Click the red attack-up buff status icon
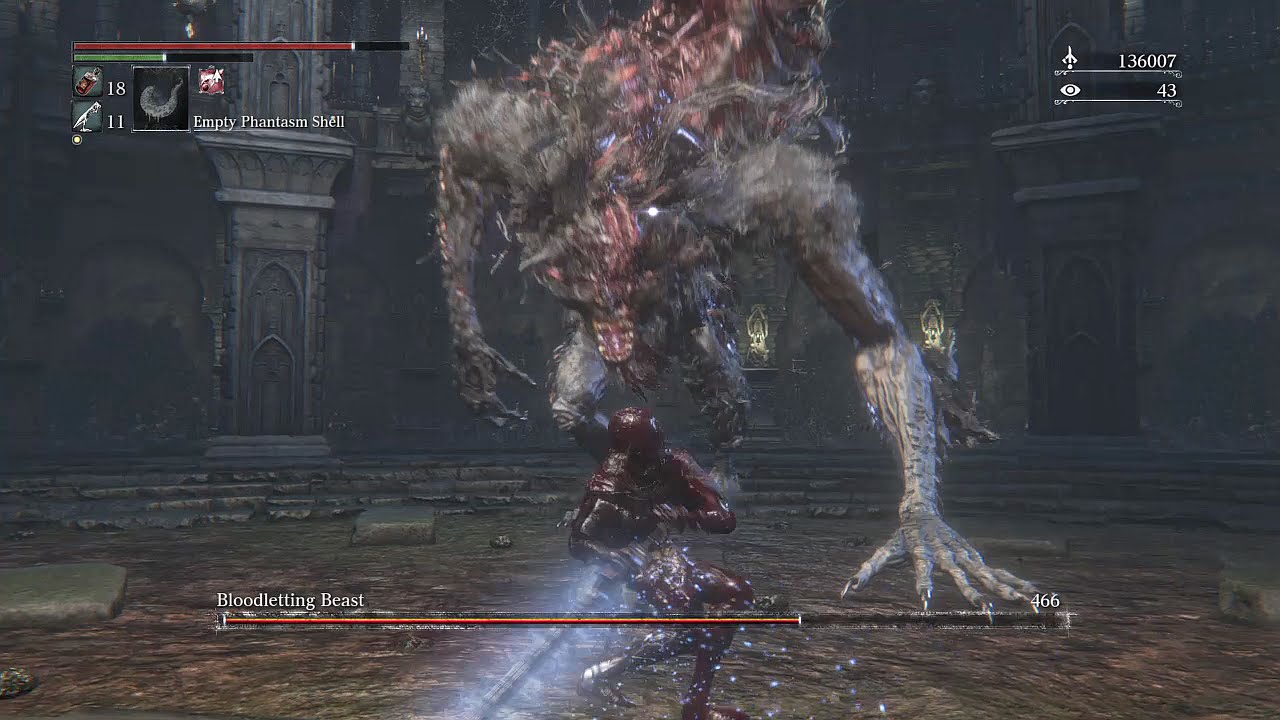This screenshot has height=720, width=1280. click(211, 83)
